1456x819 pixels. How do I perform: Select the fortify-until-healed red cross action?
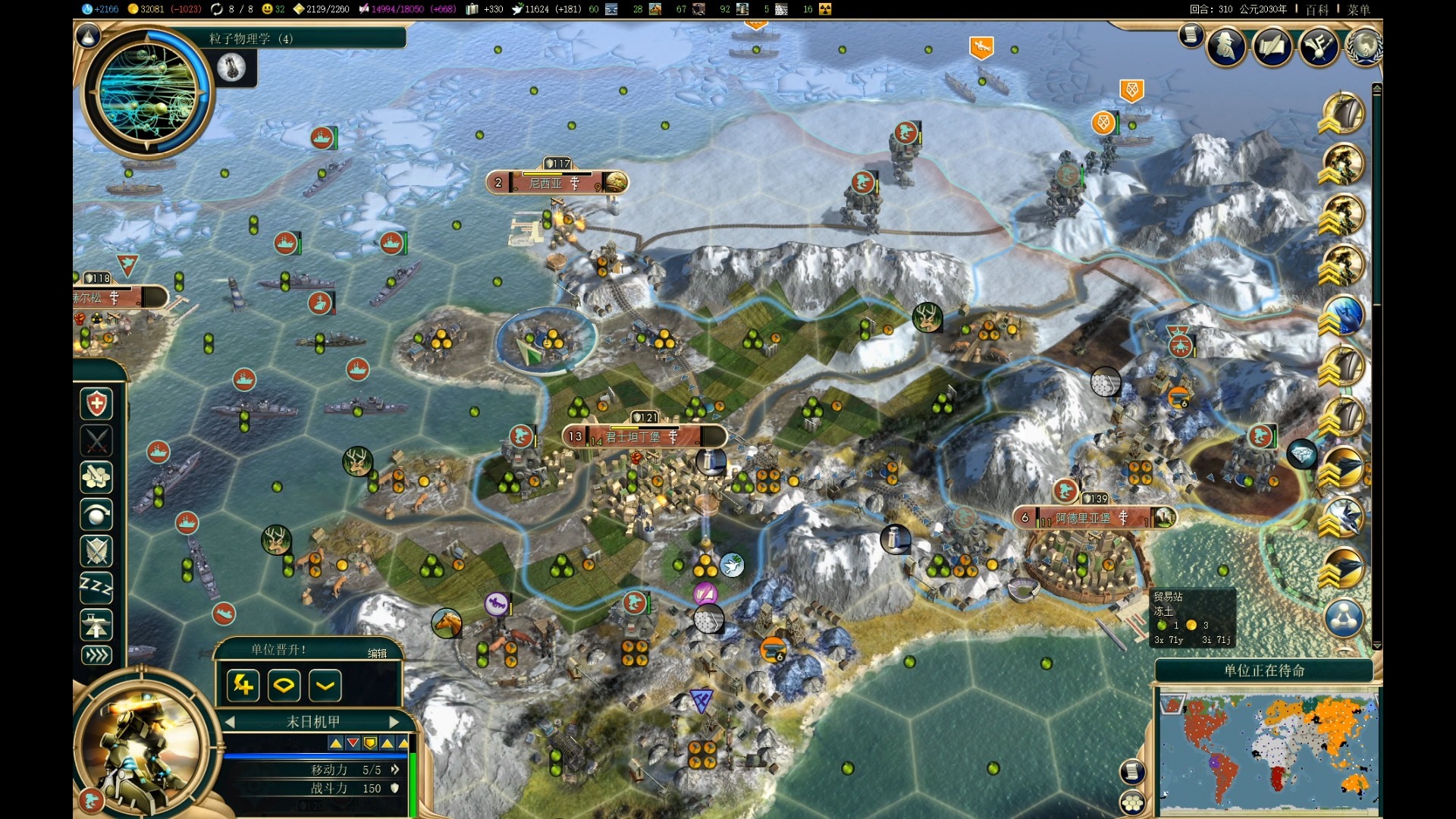click(x=96, y=404)
